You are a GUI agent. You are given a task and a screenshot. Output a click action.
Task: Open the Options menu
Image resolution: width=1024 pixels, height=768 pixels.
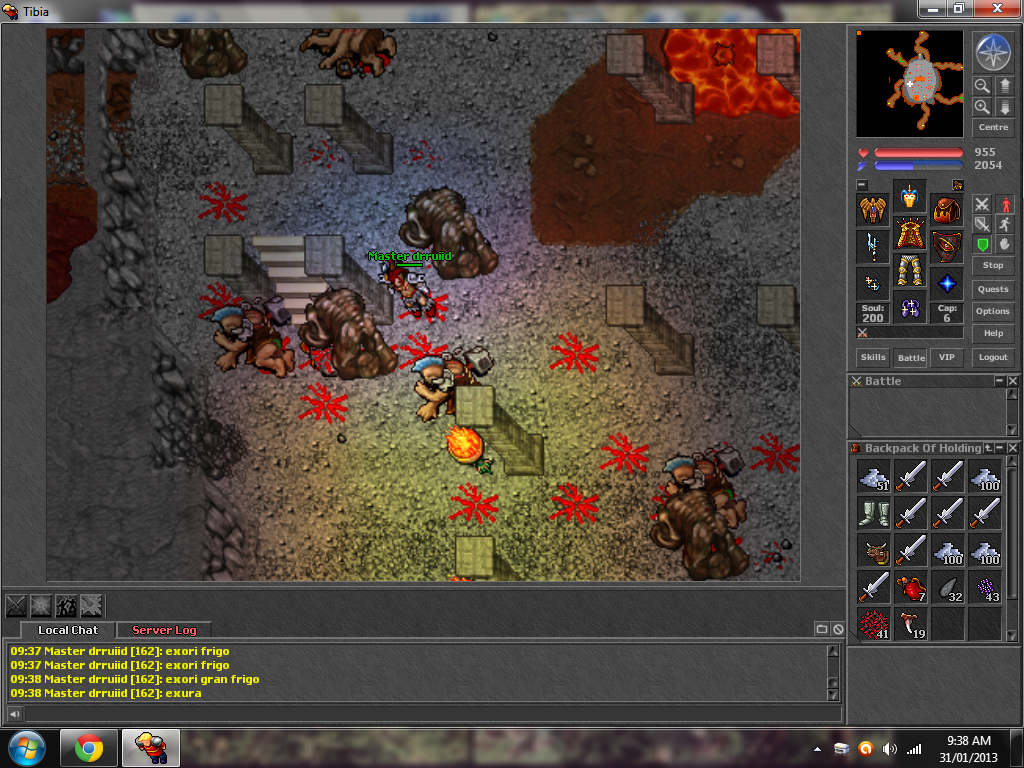point(992,311)
